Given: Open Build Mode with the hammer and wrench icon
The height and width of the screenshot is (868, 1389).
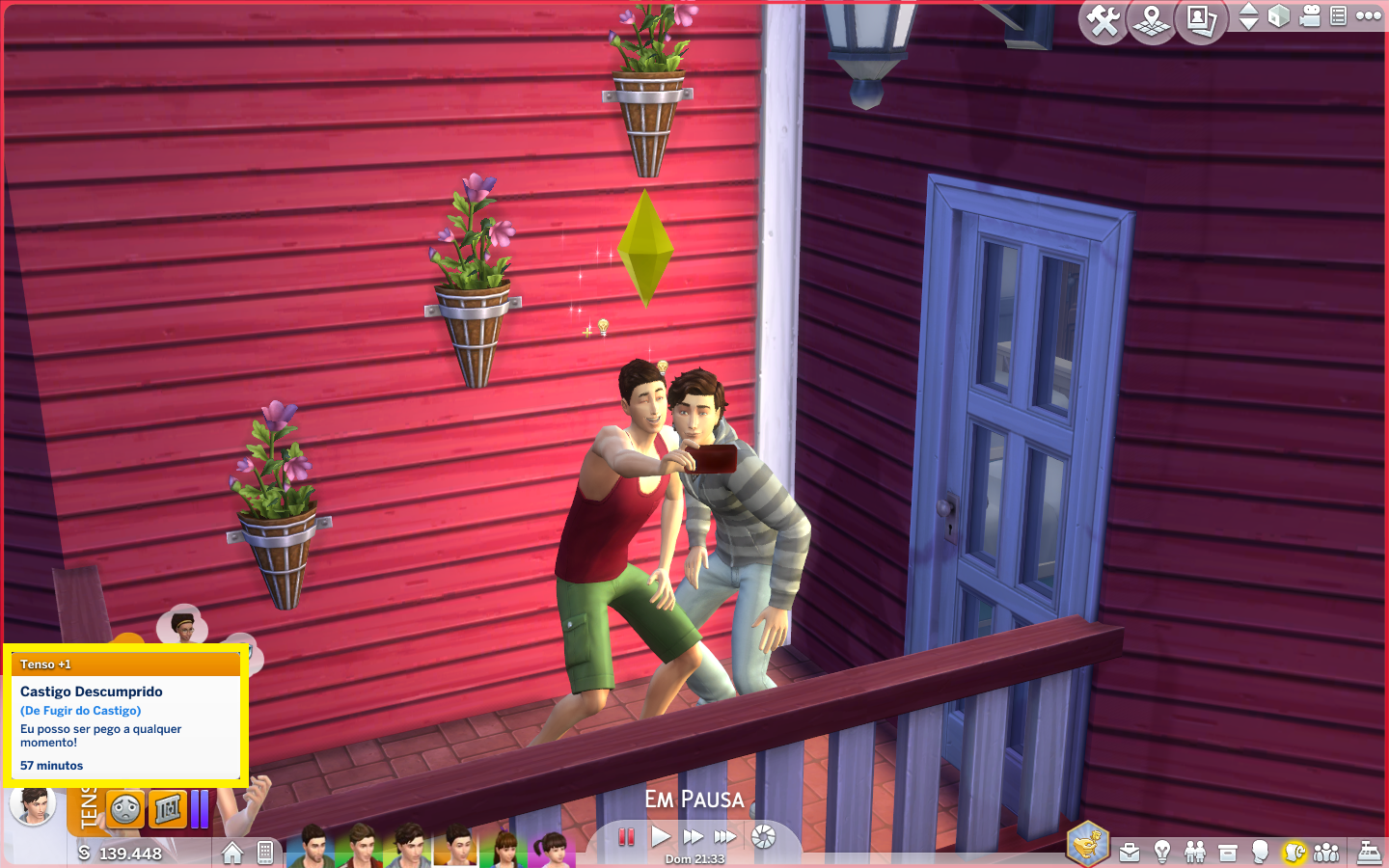Looking at the screenshot, I should (1103, 20).
